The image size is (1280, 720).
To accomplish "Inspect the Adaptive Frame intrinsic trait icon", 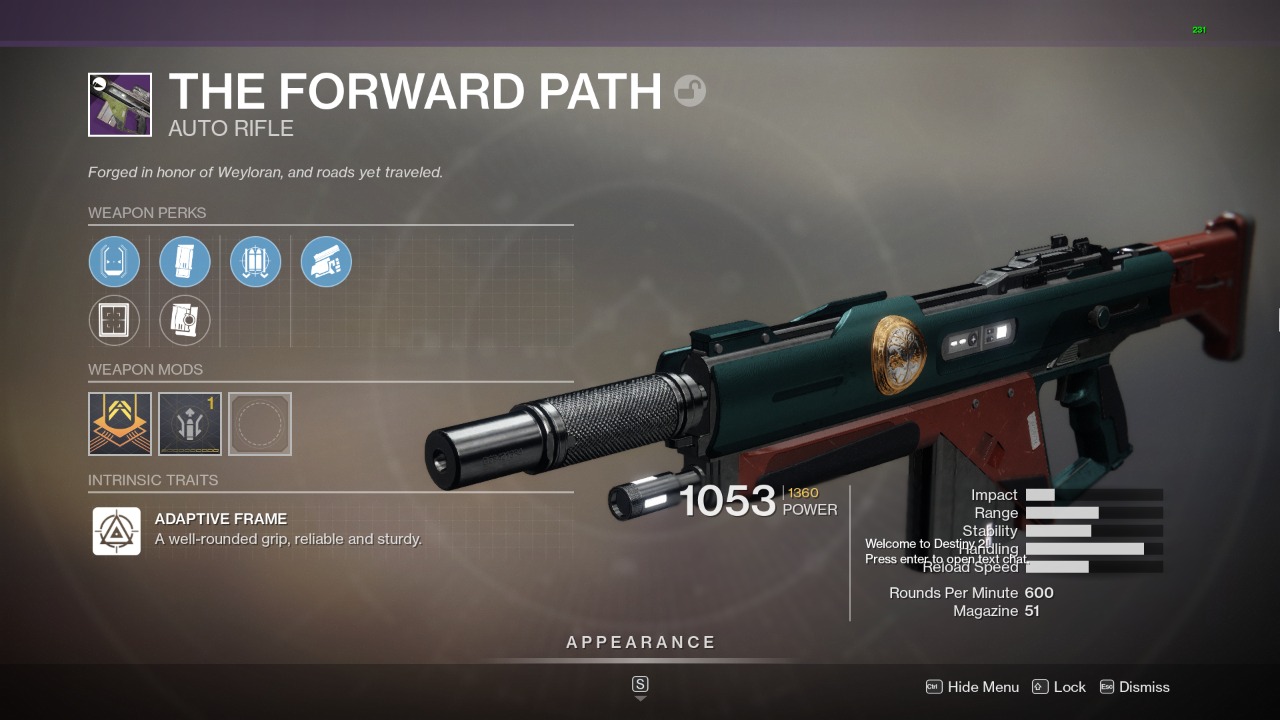I will (117, 530).
